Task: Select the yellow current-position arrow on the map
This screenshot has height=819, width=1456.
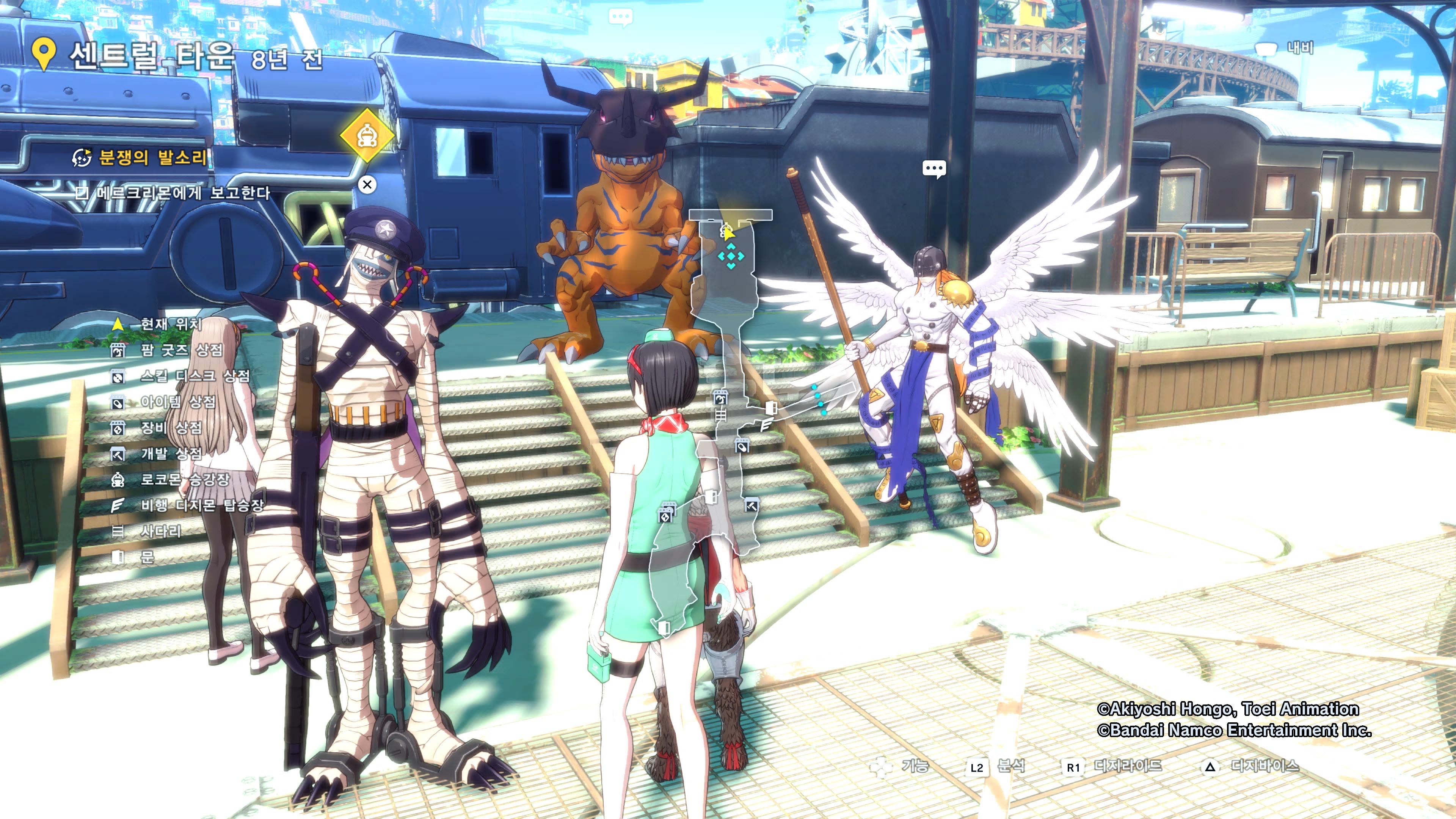Action: coord(728,232)
